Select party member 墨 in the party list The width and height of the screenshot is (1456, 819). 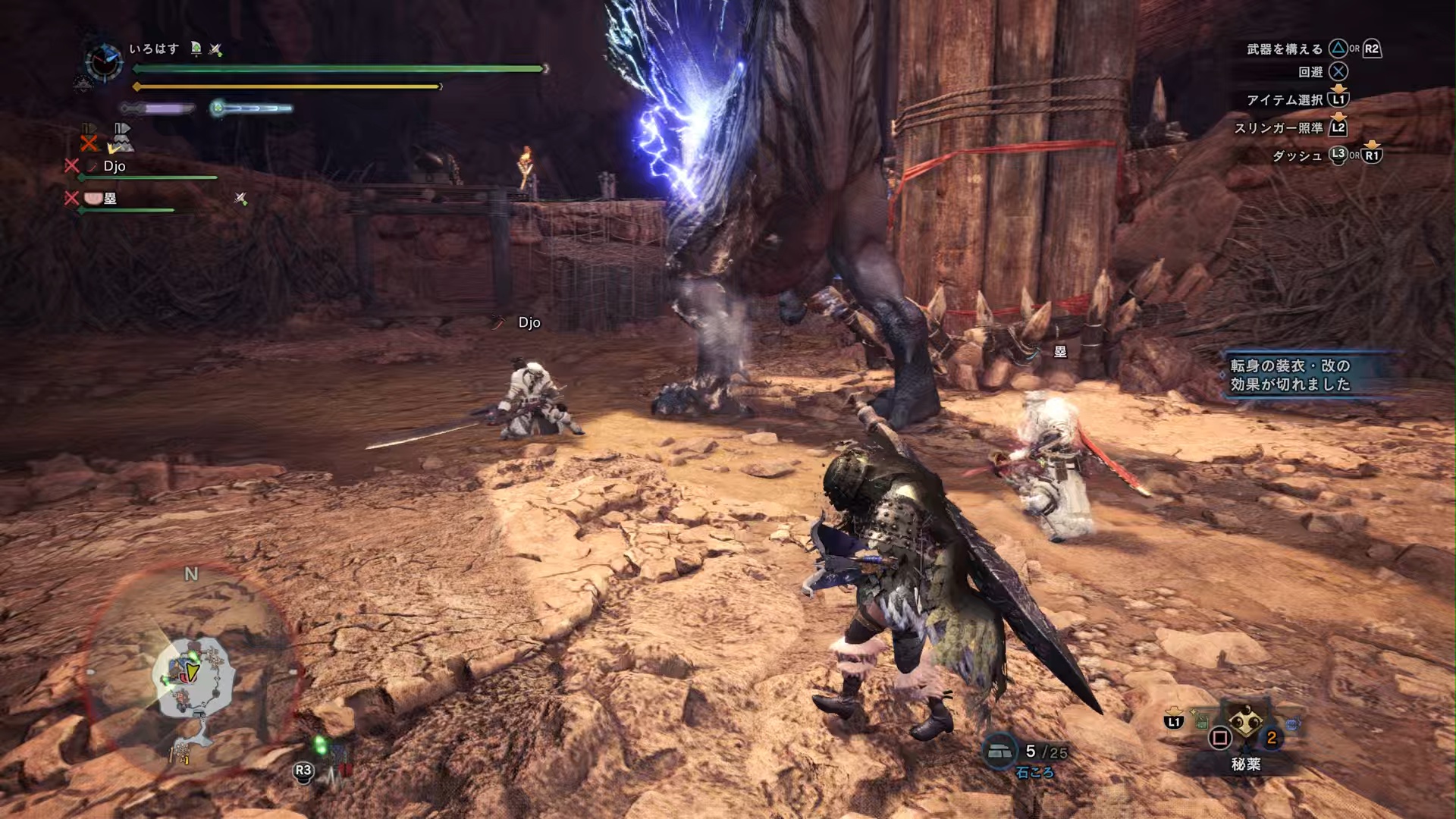(x=109, y=199)
